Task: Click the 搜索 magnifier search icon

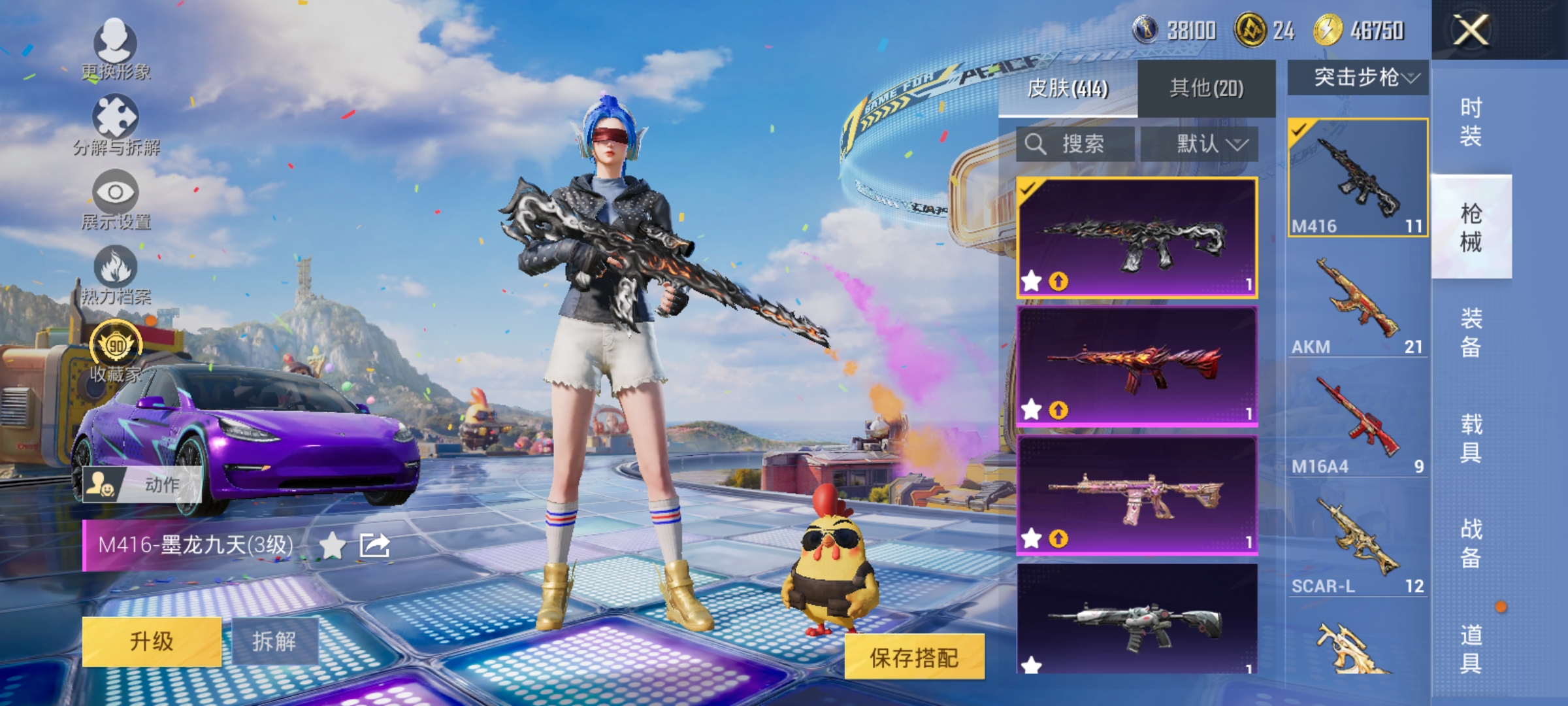Action: coord(1036,145)
